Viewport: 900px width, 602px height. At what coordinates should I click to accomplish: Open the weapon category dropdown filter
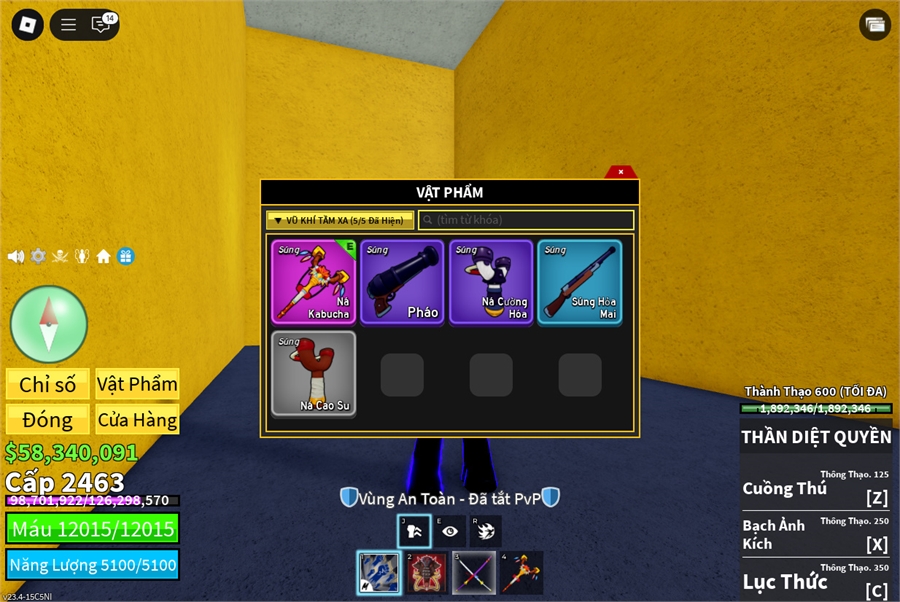[x=340, y=220]
